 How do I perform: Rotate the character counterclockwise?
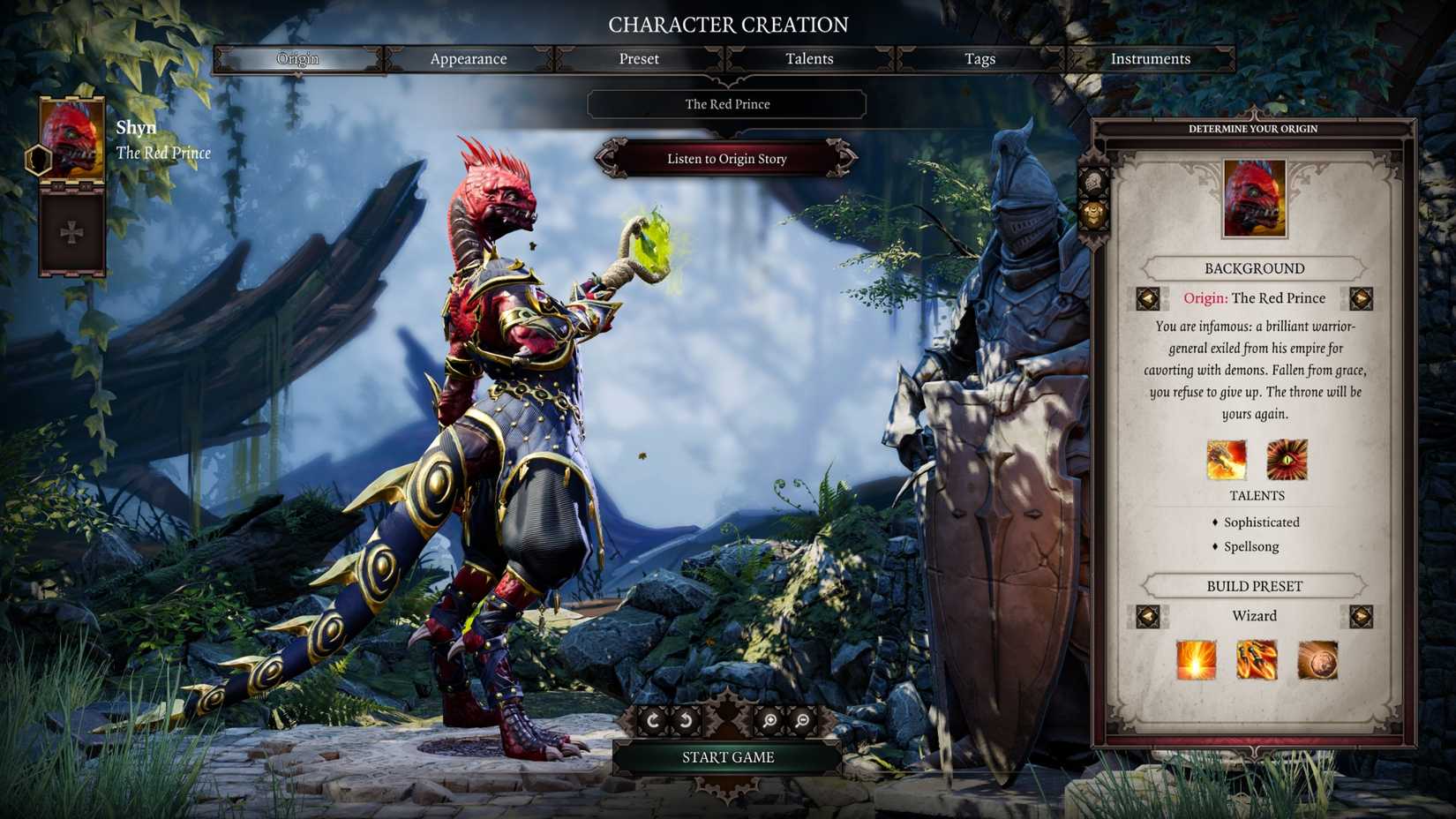[685, 719]
